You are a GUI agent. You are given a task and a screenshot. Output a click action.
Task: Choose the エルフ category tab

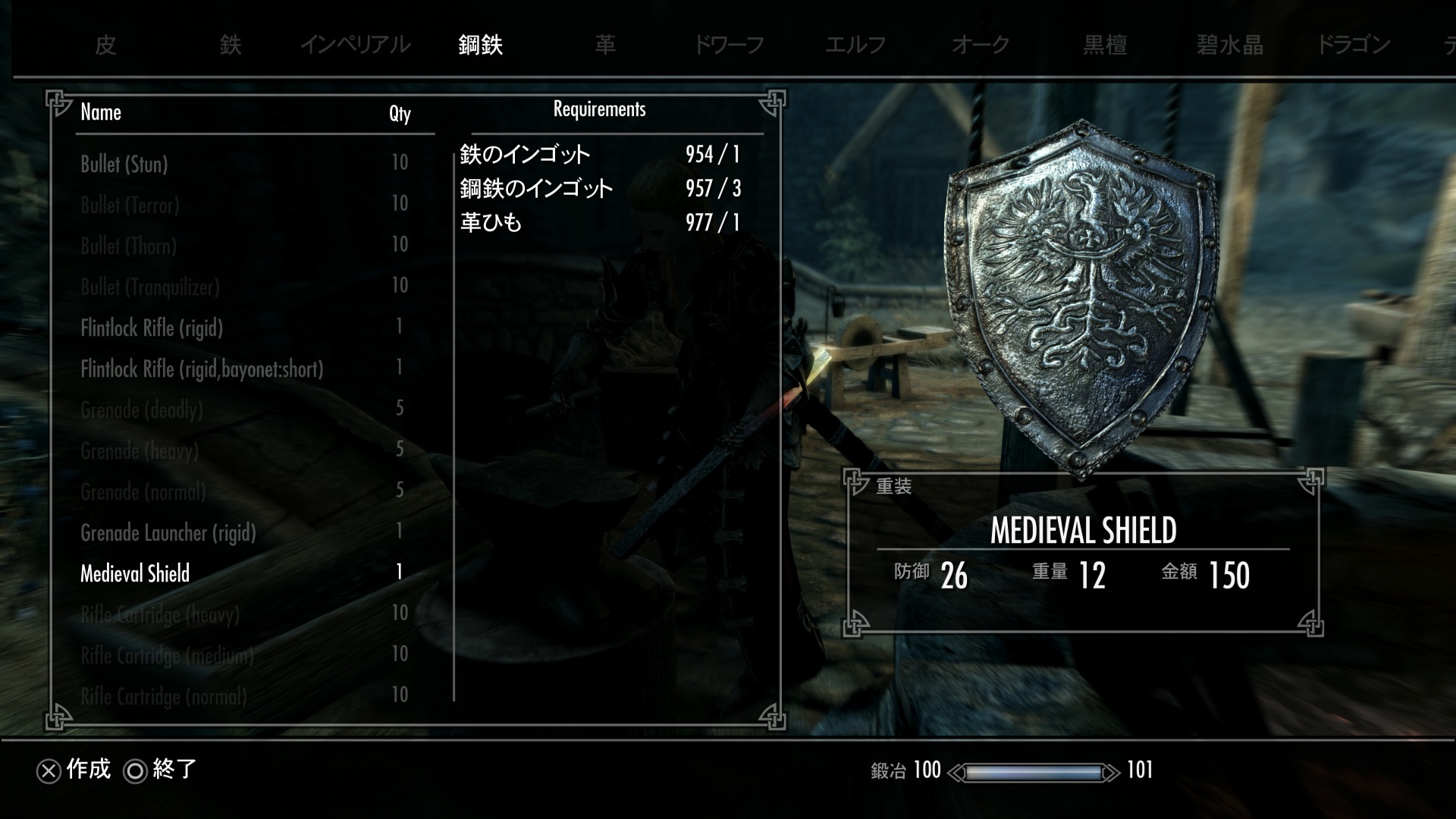[x=855, y=45]
